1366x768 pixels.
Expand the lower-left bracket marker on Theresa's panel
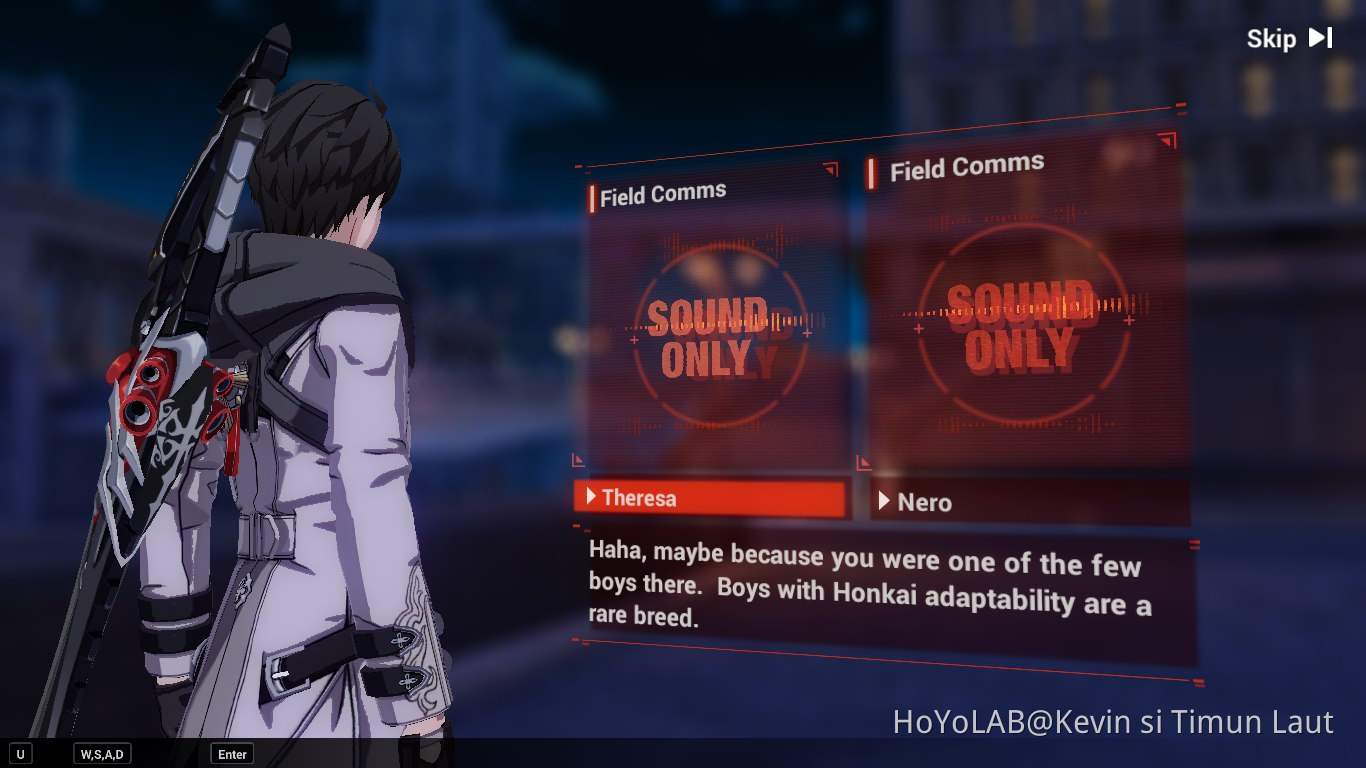point(578,460)
